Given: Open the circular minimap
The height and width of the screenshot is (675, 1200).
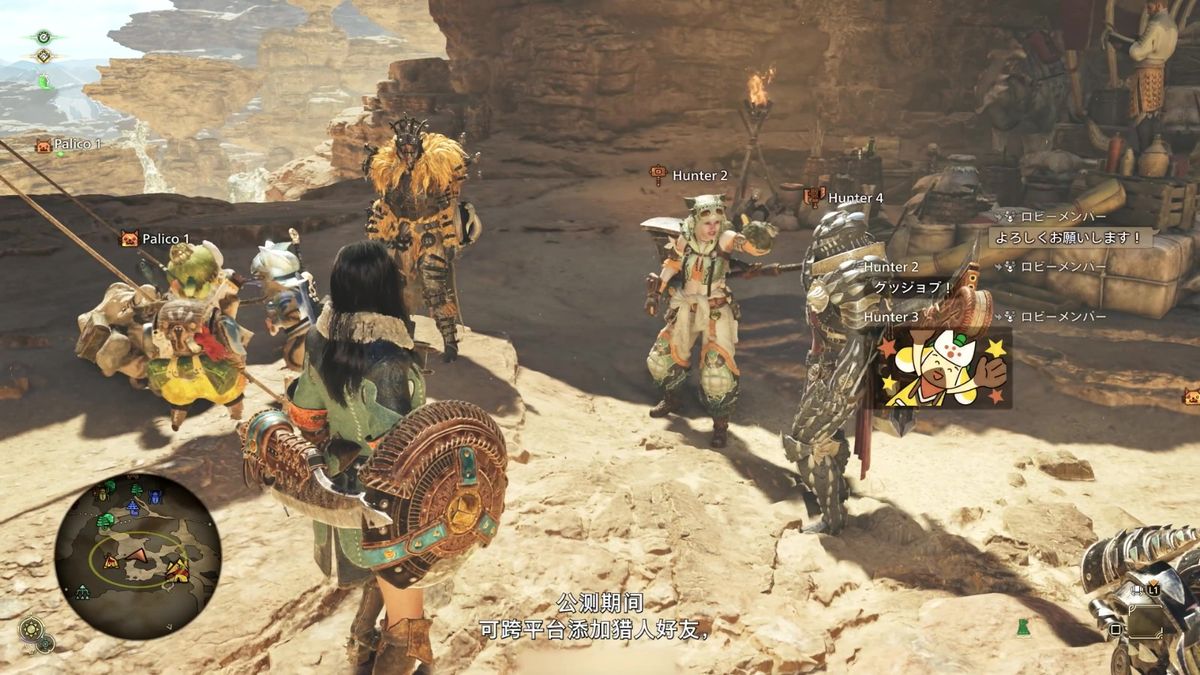Looking at the screenshot, I should click(x=137, y=555).
